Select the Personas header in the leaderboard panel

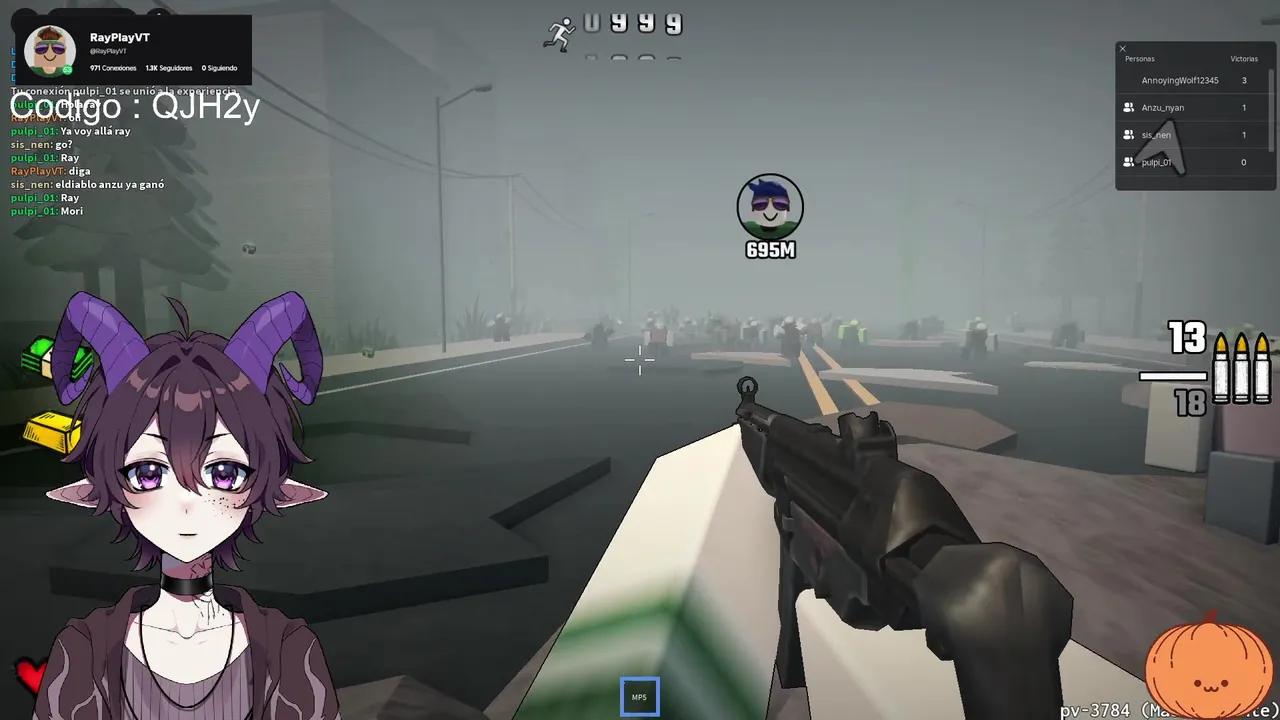tap(1139, 58)
